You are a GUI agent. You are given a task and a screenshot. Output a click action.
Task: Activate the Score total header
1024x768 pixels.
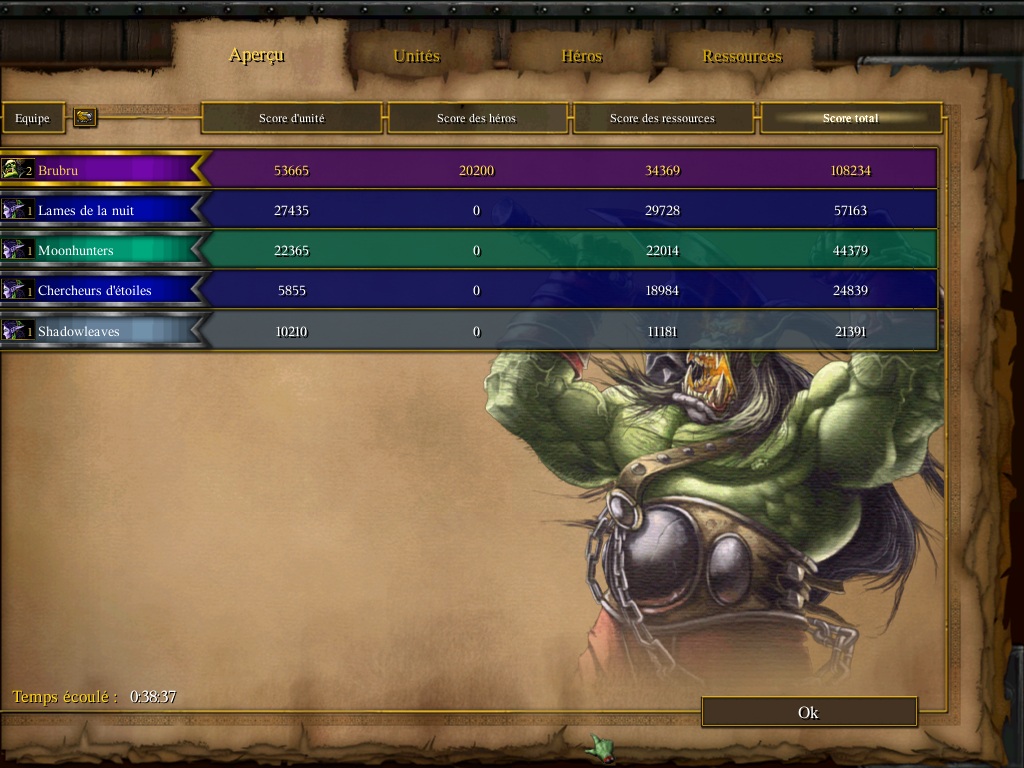(x=851, y=118)
